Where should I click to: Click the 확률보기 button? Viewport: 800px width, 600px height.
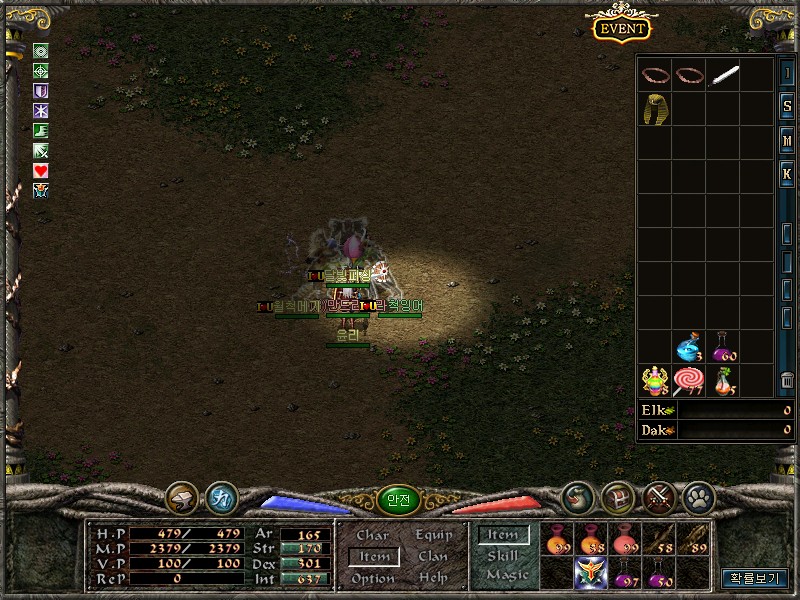pyautogui.click(x=755, y=577)
